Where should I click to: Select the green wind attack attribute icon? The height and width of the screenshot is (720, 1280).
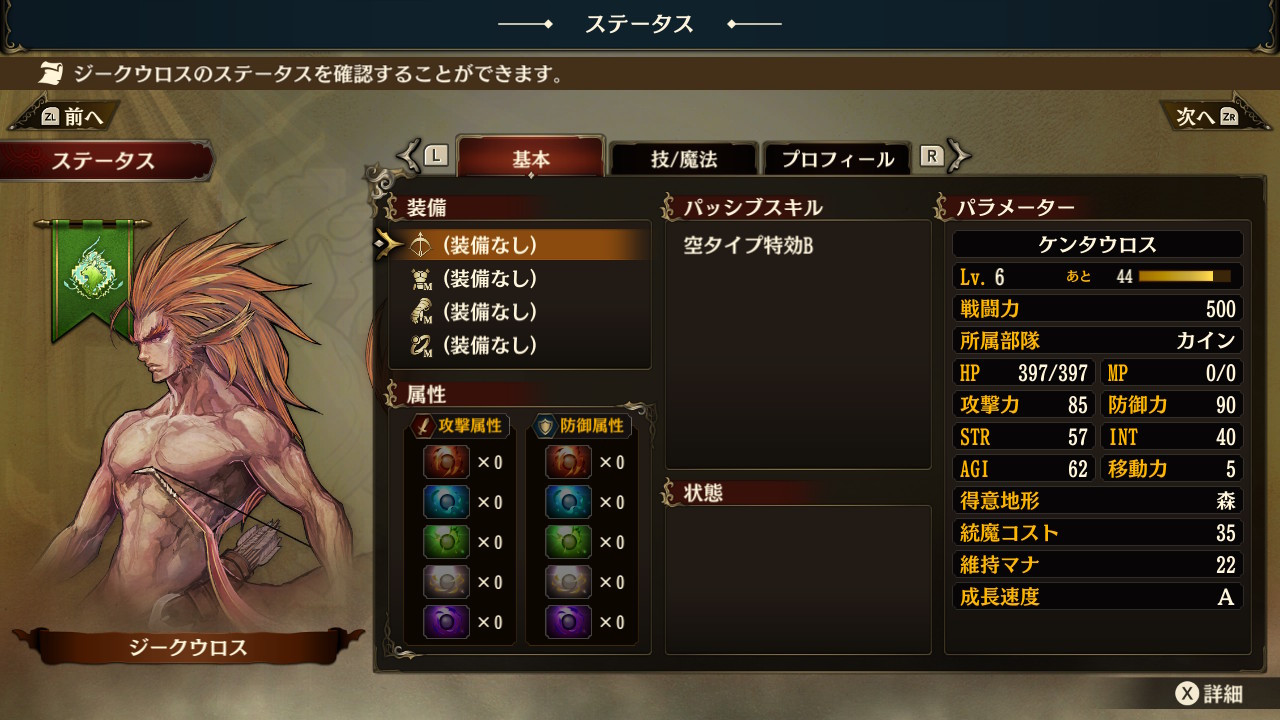(446, 542)
